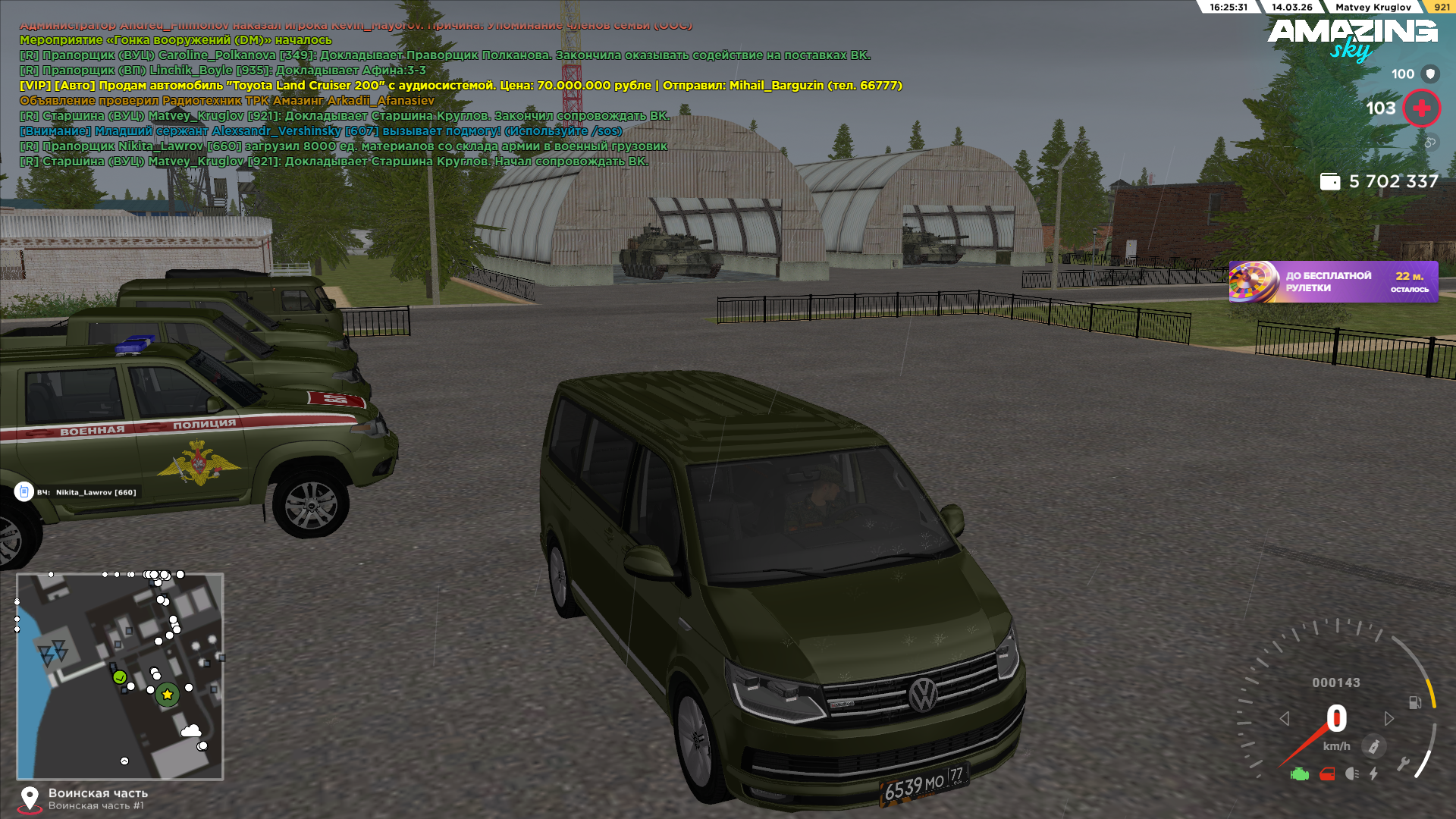Click the green engine indicator icon
Viewport: 1456px width, 819px height.
(x=1300, y=774)
